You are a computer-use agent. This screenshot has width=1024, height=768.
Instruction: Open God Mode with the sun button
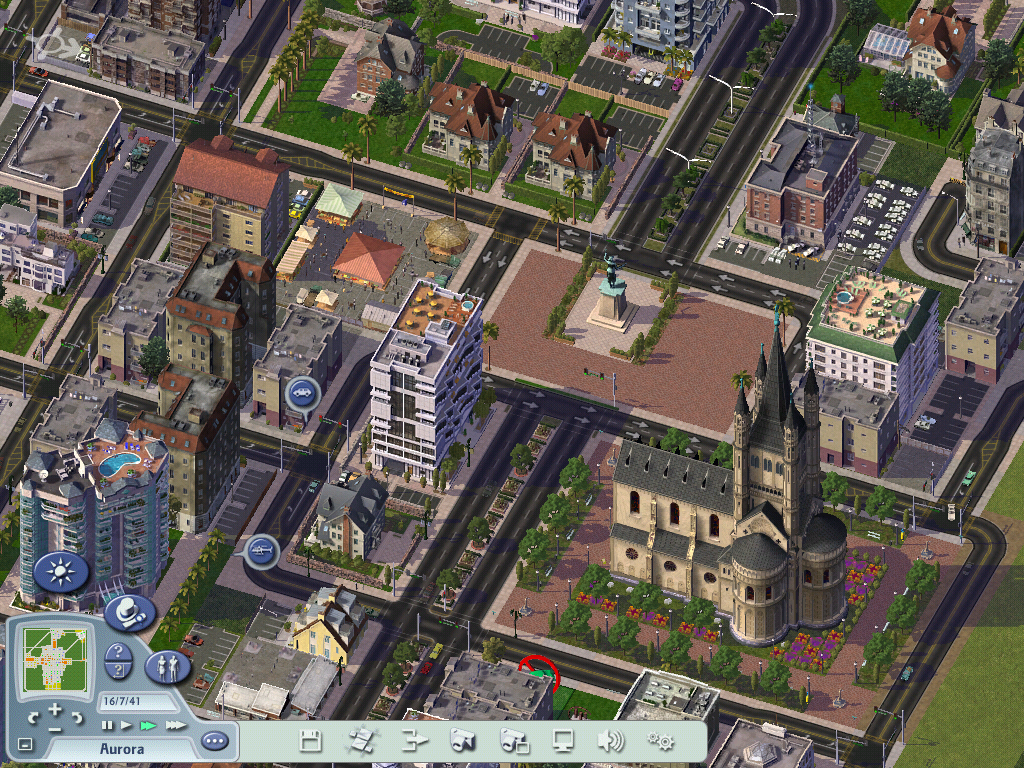coord(62,572)
